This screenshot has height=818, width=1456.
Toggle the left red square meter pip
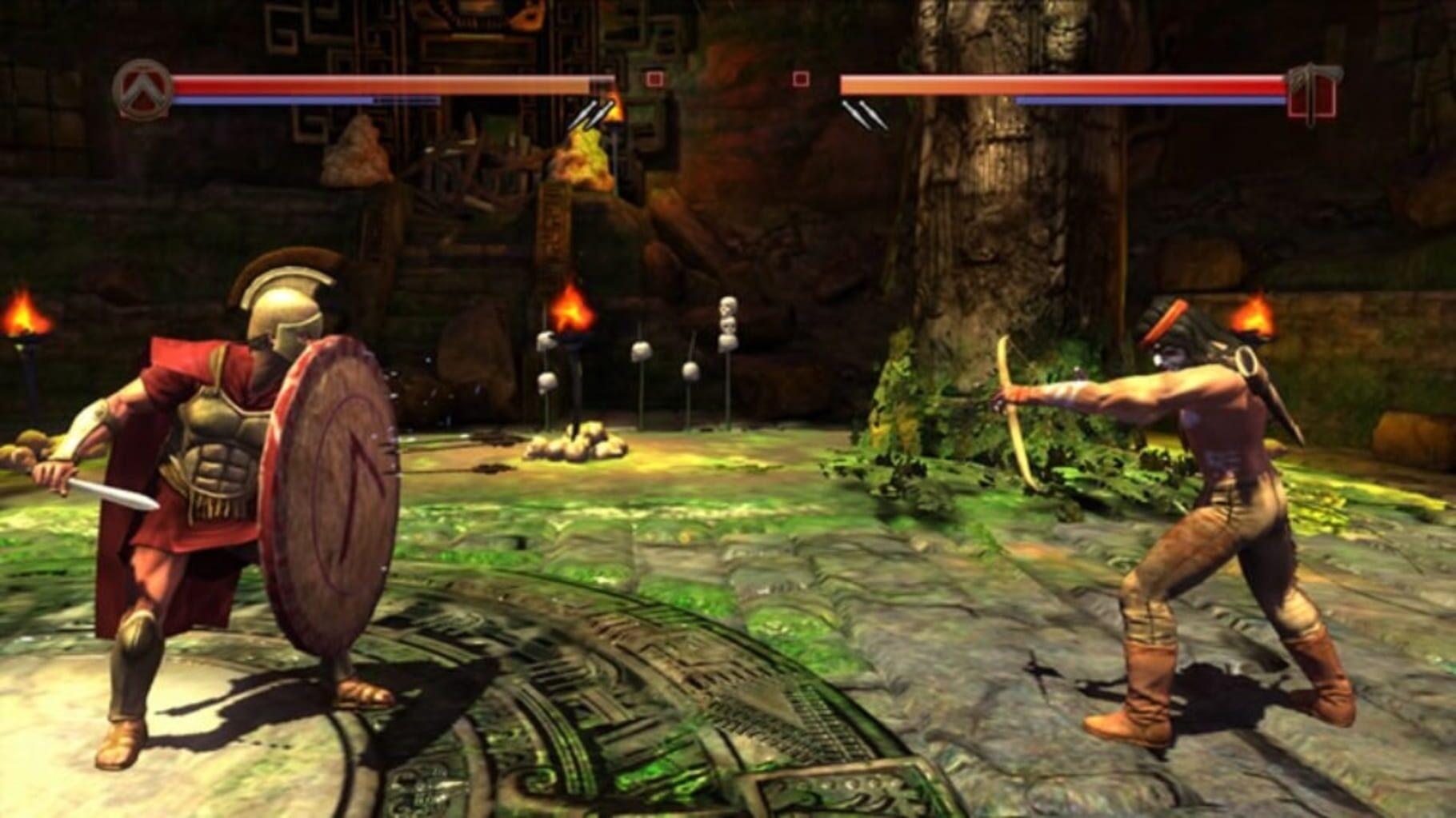(654, 79)
